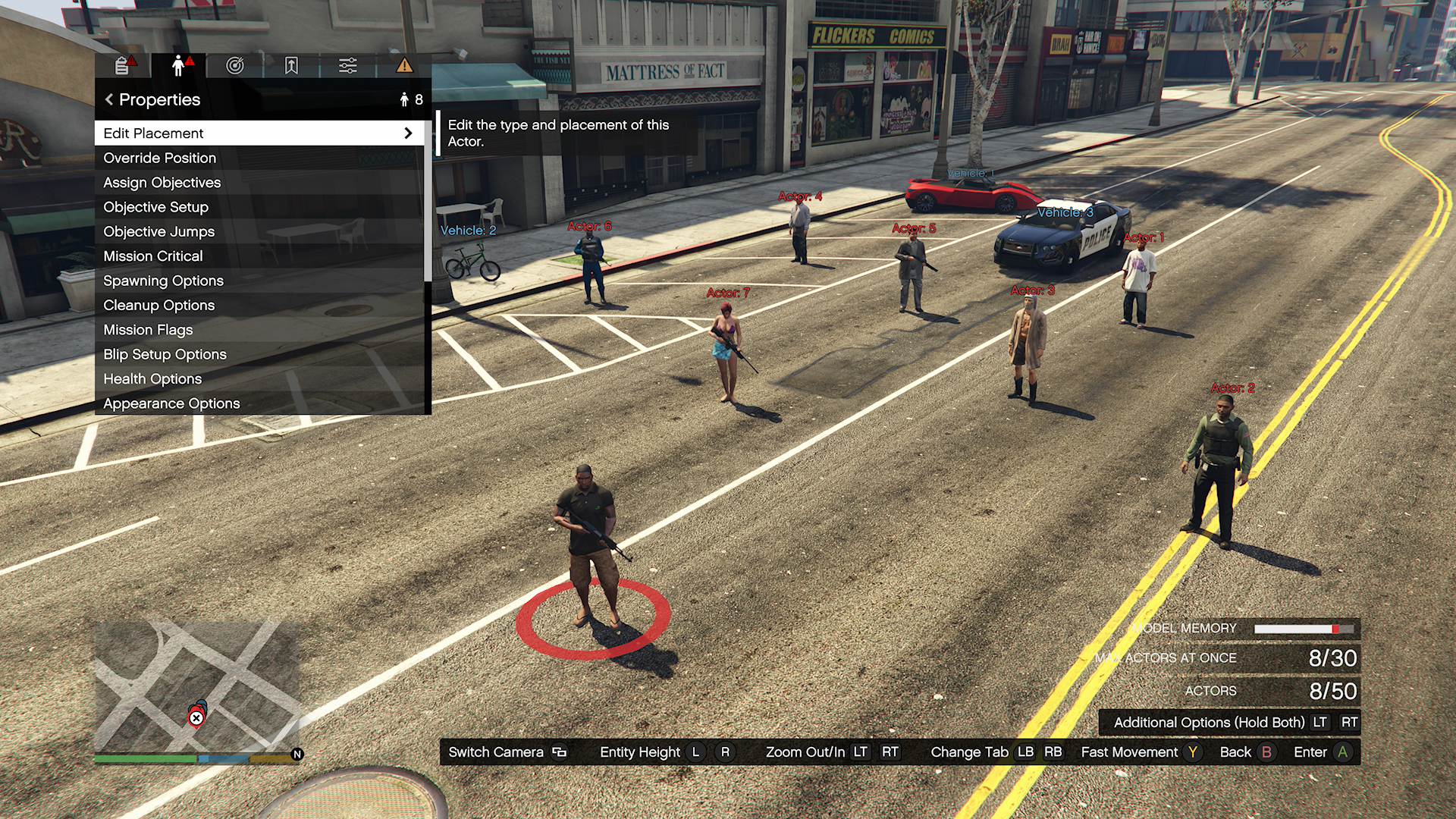Open the Mission Critical option
The width and height of the screenshot is (1456, 819).
[258, 256]
